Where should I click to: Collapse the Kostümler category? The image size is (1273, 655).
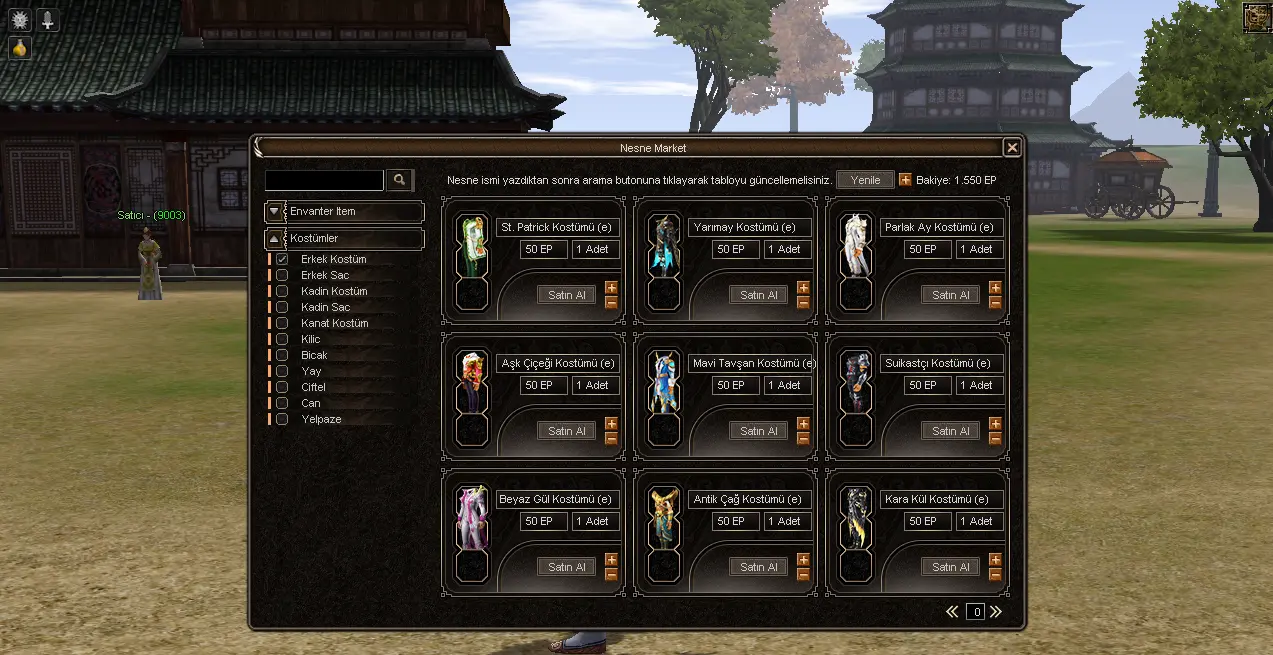point(274,240)
